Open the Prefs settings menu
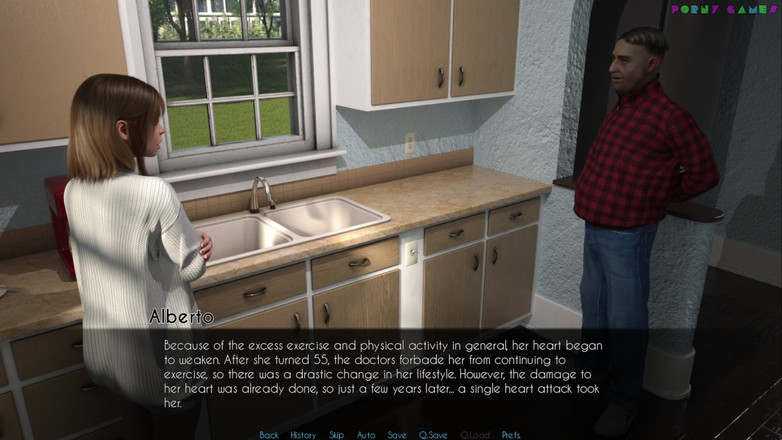The width and height of the screenshot is (782, 440). (511, 435)
